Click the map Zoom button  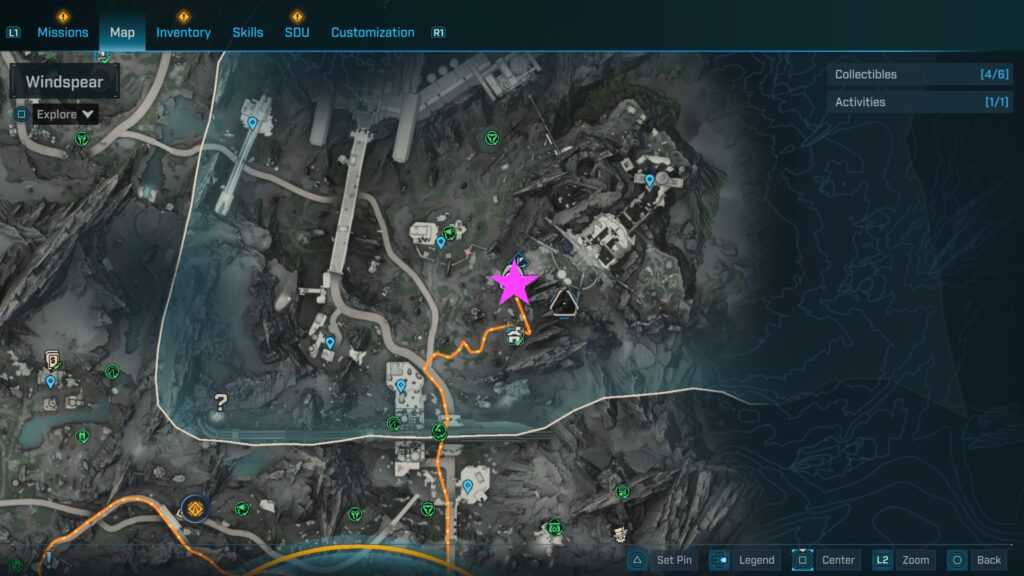click(903, 560)
